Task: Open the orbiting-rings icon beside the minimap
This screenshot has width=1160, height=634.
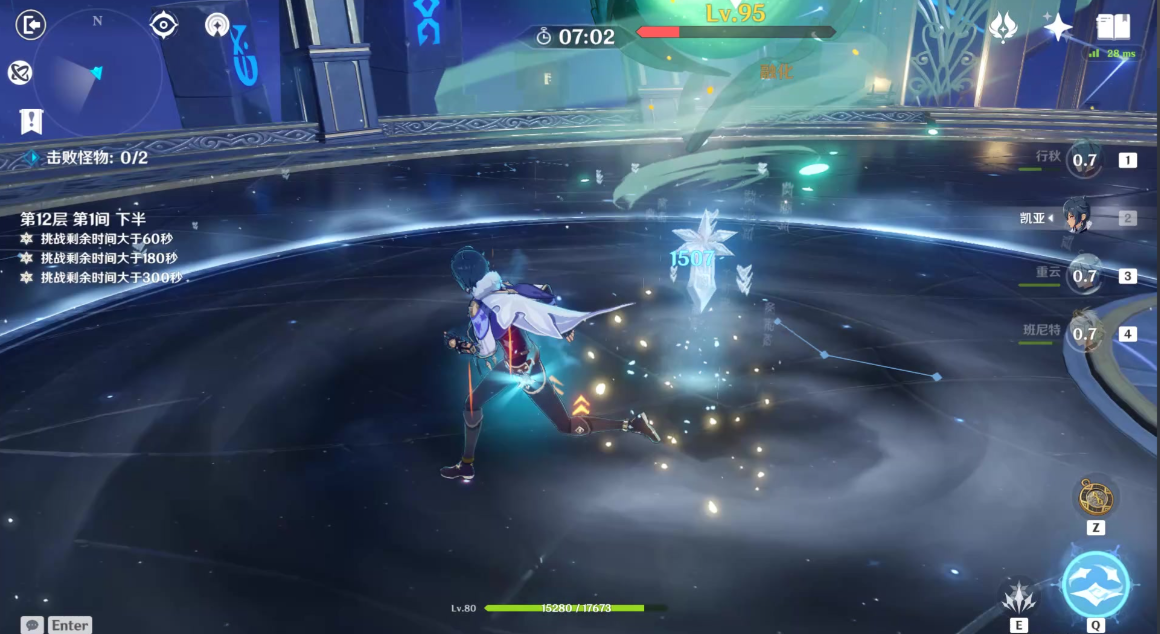Action: [x=19, y=72]
